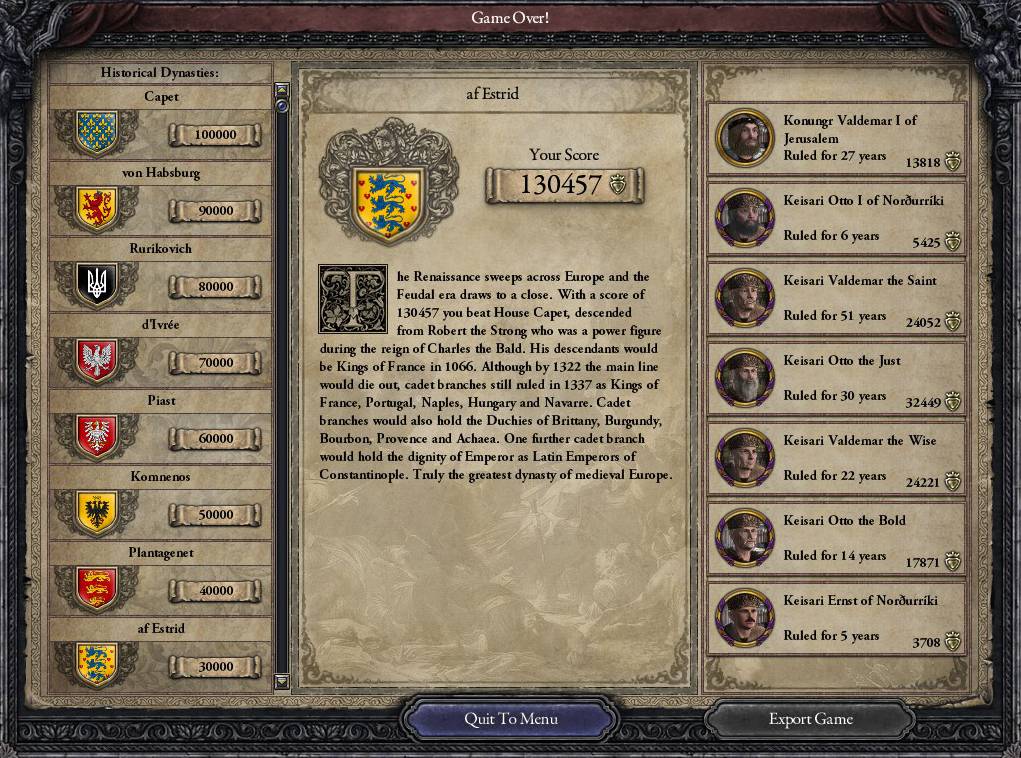Choose the Komnenos dynasty row
Screen dimensions: 1021x758
(x=161, y=504)
